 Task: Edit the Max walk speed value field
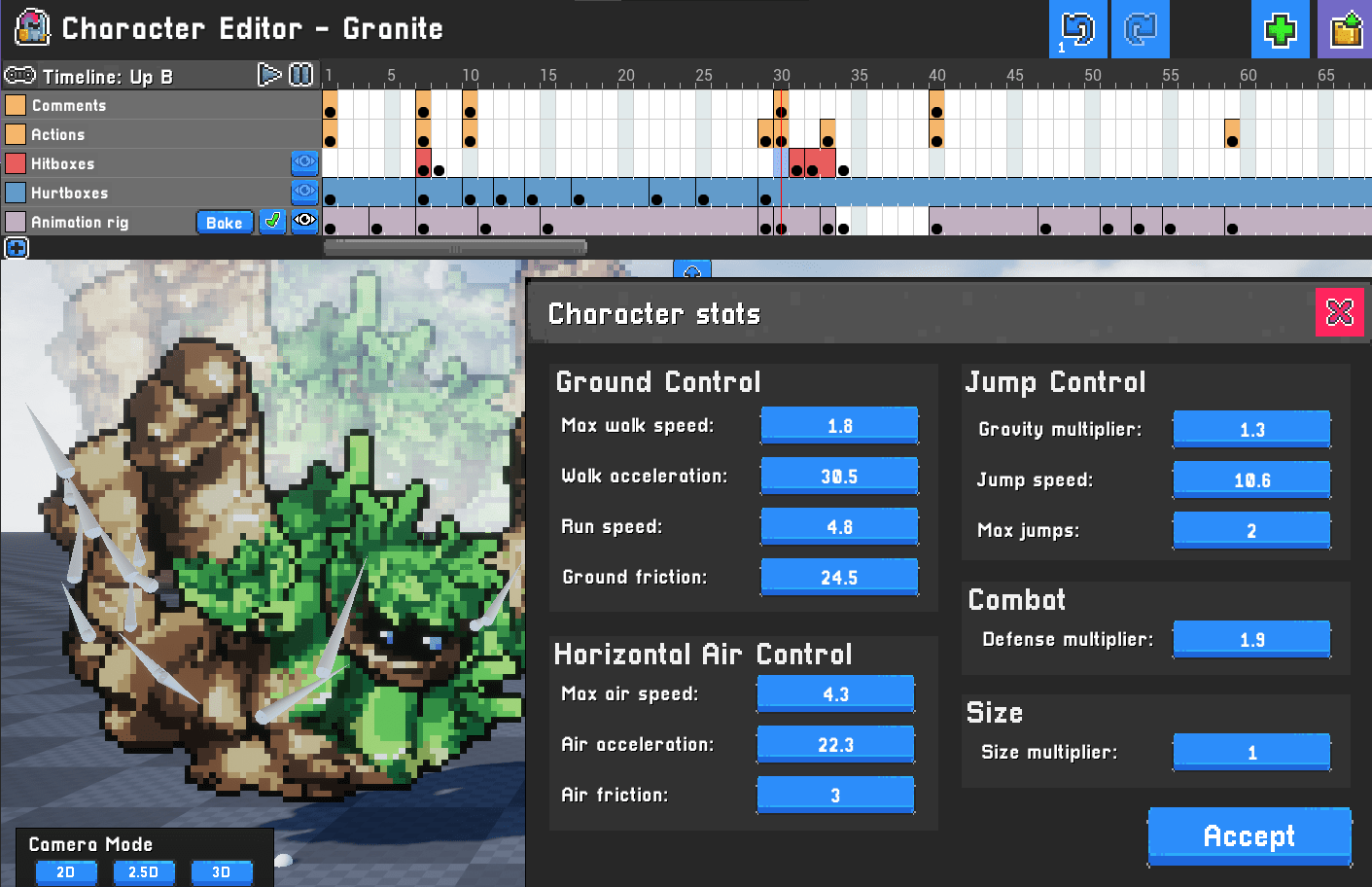[838, 425]
